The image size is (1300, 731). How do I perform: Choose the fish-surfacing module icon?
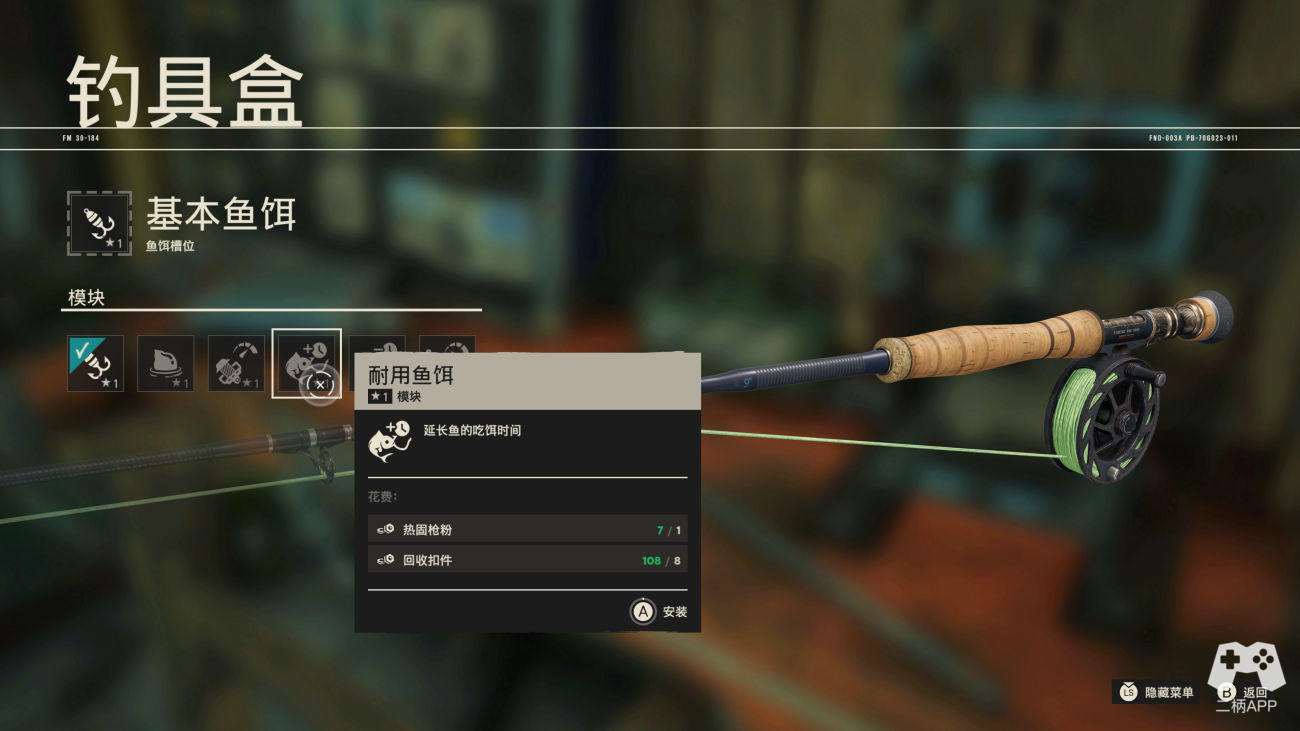(165, 363)
